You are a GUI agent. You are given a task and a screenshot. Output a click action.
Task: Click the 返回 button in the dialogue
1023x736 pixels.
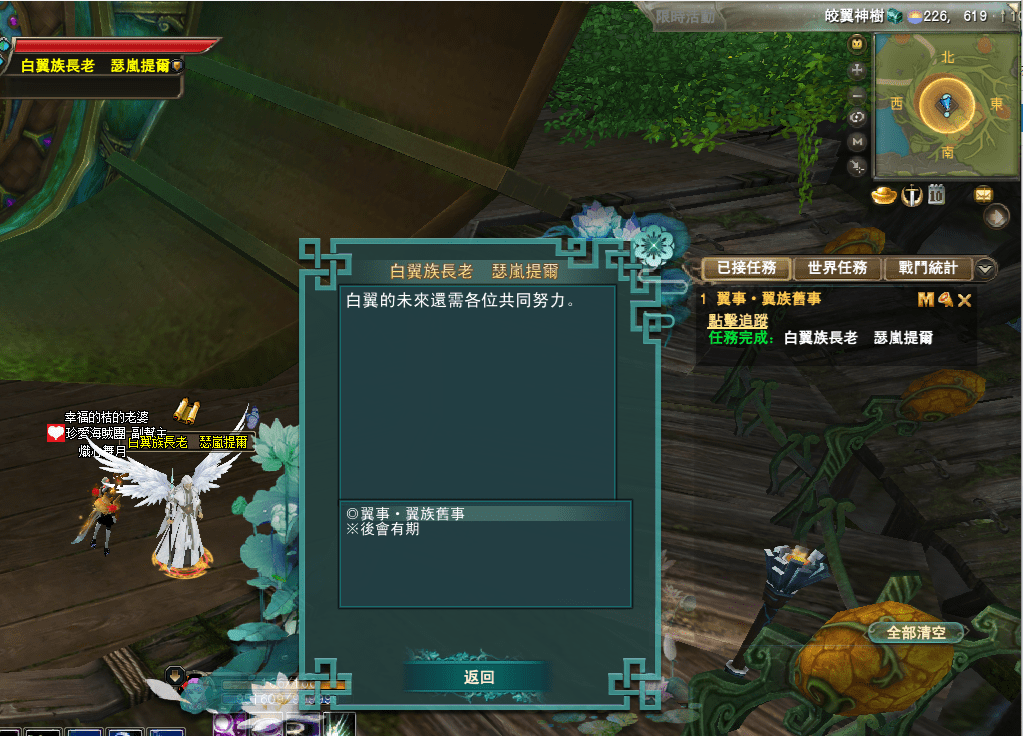pos(479,677)
